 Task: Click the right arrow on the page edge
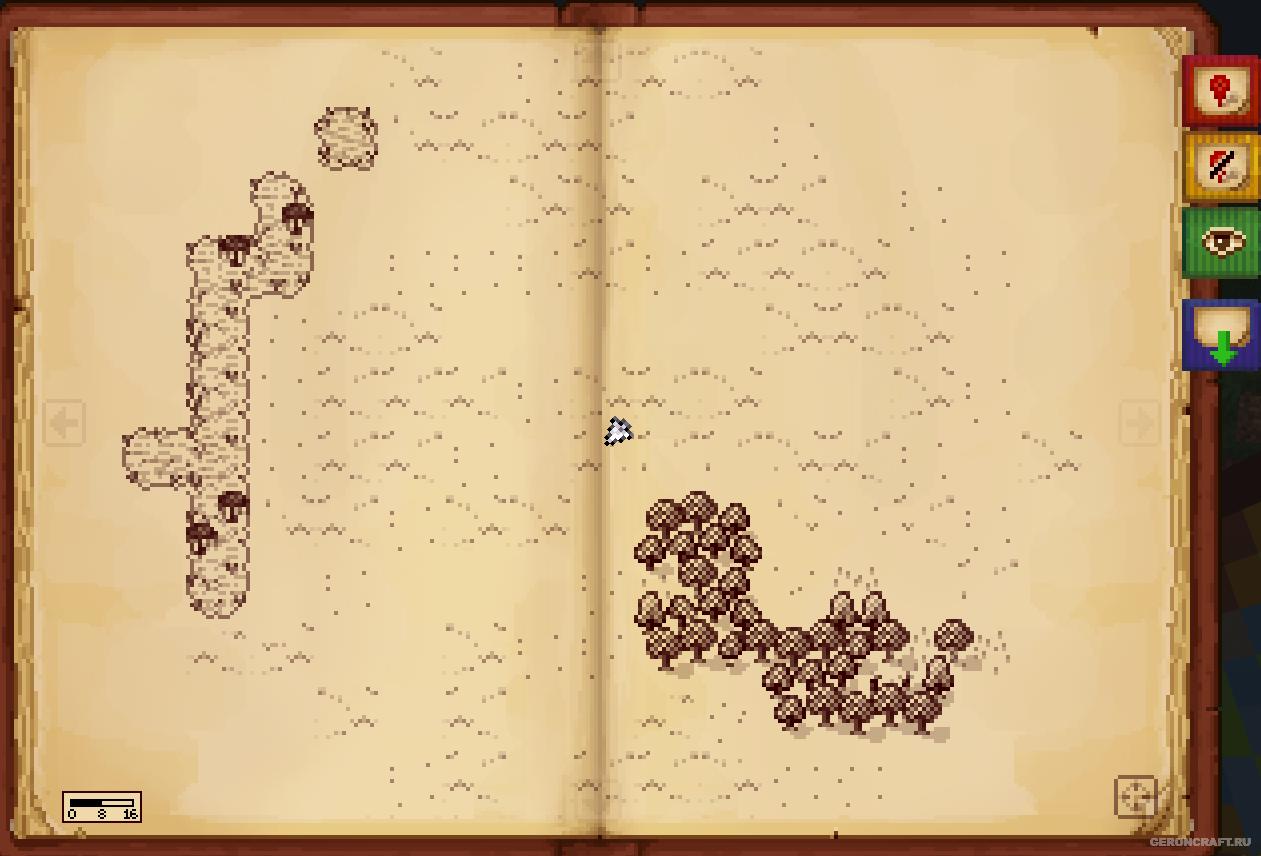click(x=1139, y=423)
